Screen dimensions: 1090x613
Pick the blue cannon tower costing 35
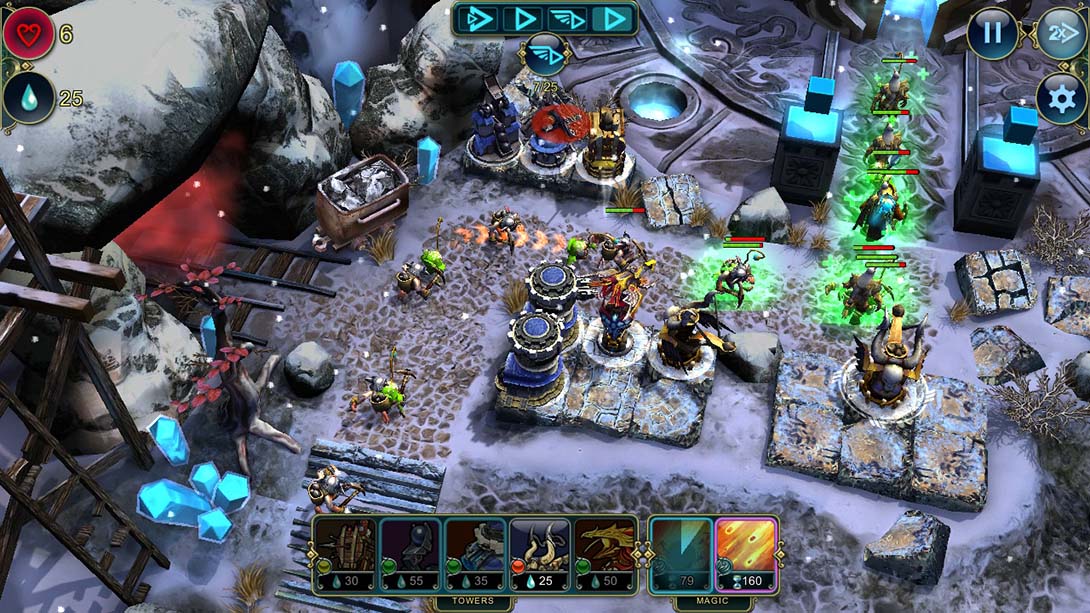tap(475, 553)
